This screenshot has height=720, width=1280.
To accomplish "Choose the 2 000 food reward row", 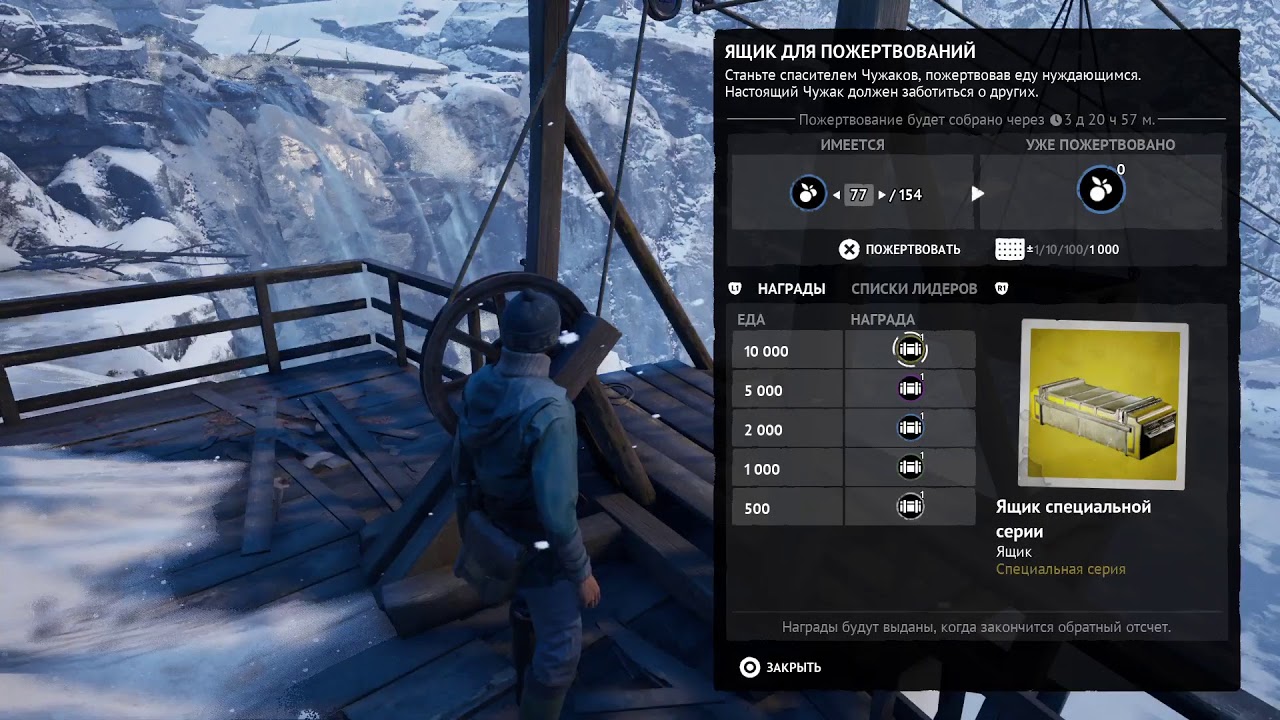I will click(x=853, y=429).
